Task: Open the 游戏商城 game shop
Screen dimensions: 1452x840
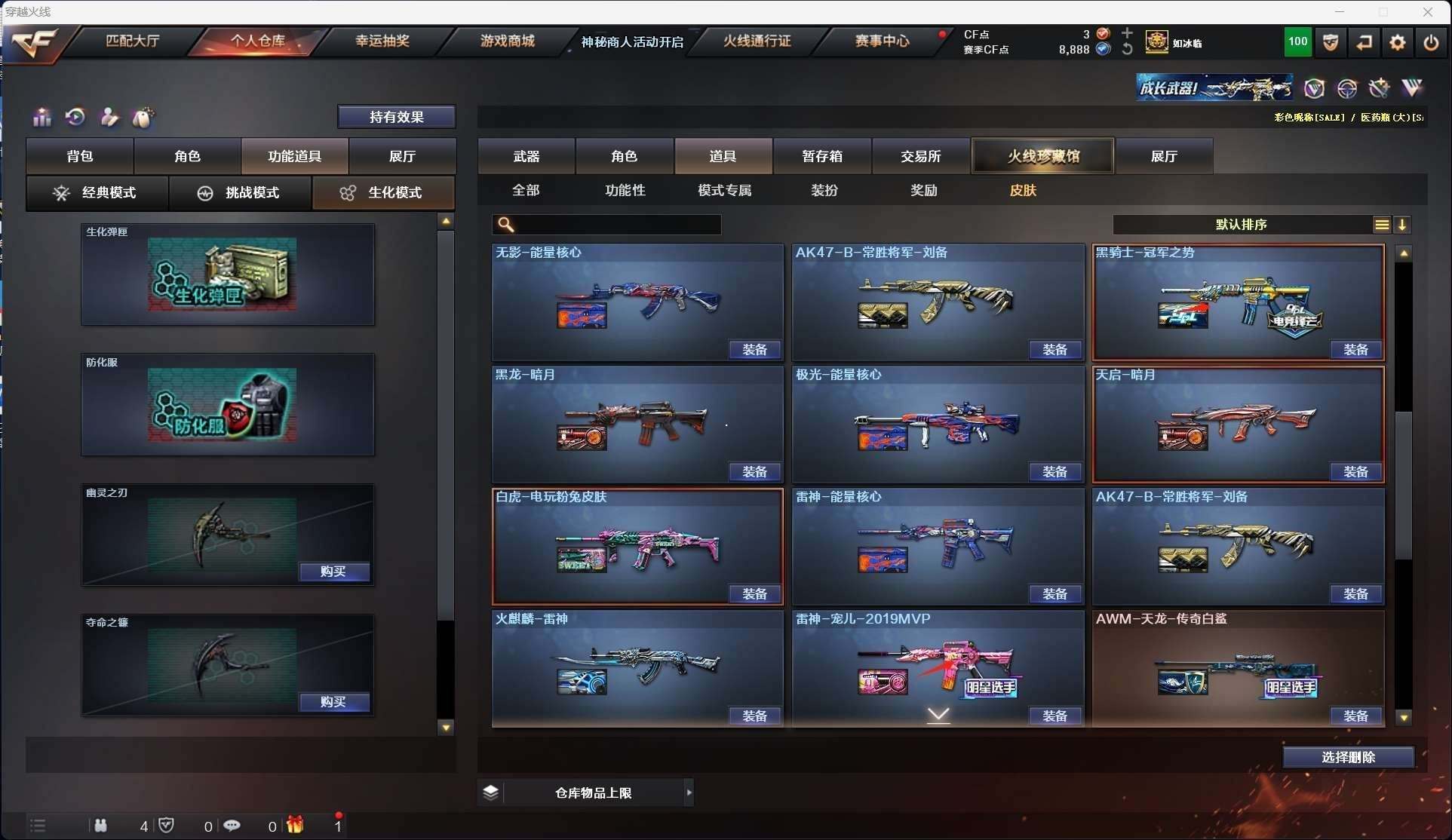Action: click(508, 41)
